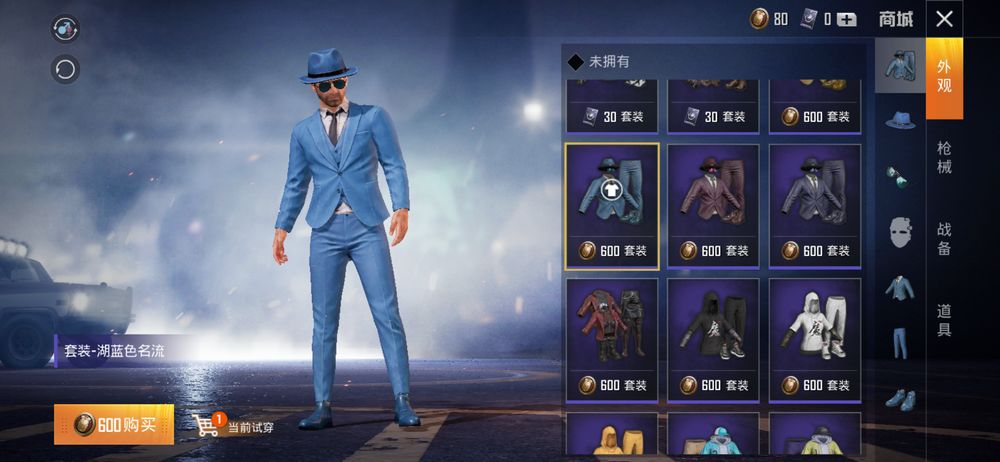Buy the outfit with the 600购买 button

(x=113, y=425)
